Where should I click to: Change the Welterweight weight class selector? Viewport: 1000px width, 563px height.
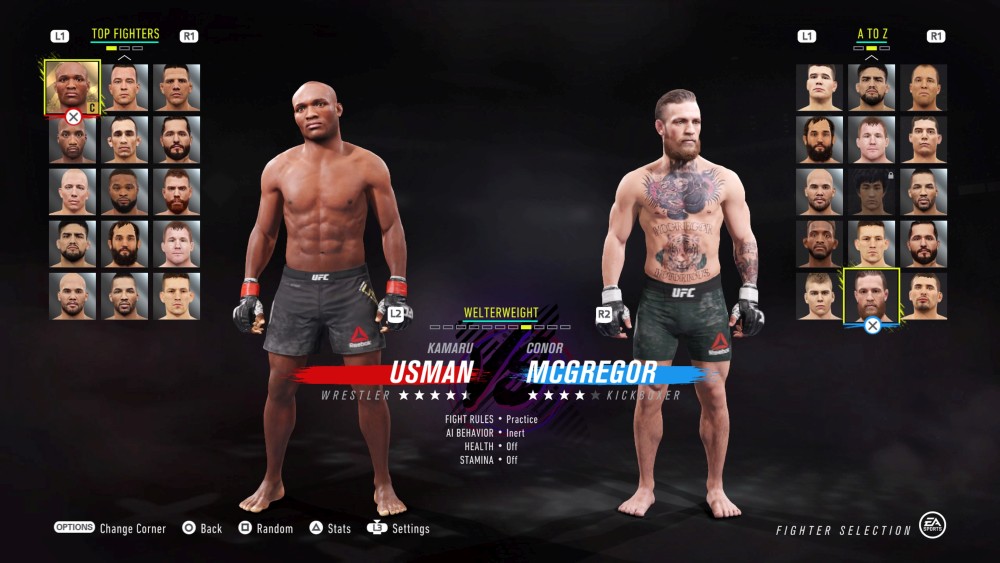click(500, 314)
